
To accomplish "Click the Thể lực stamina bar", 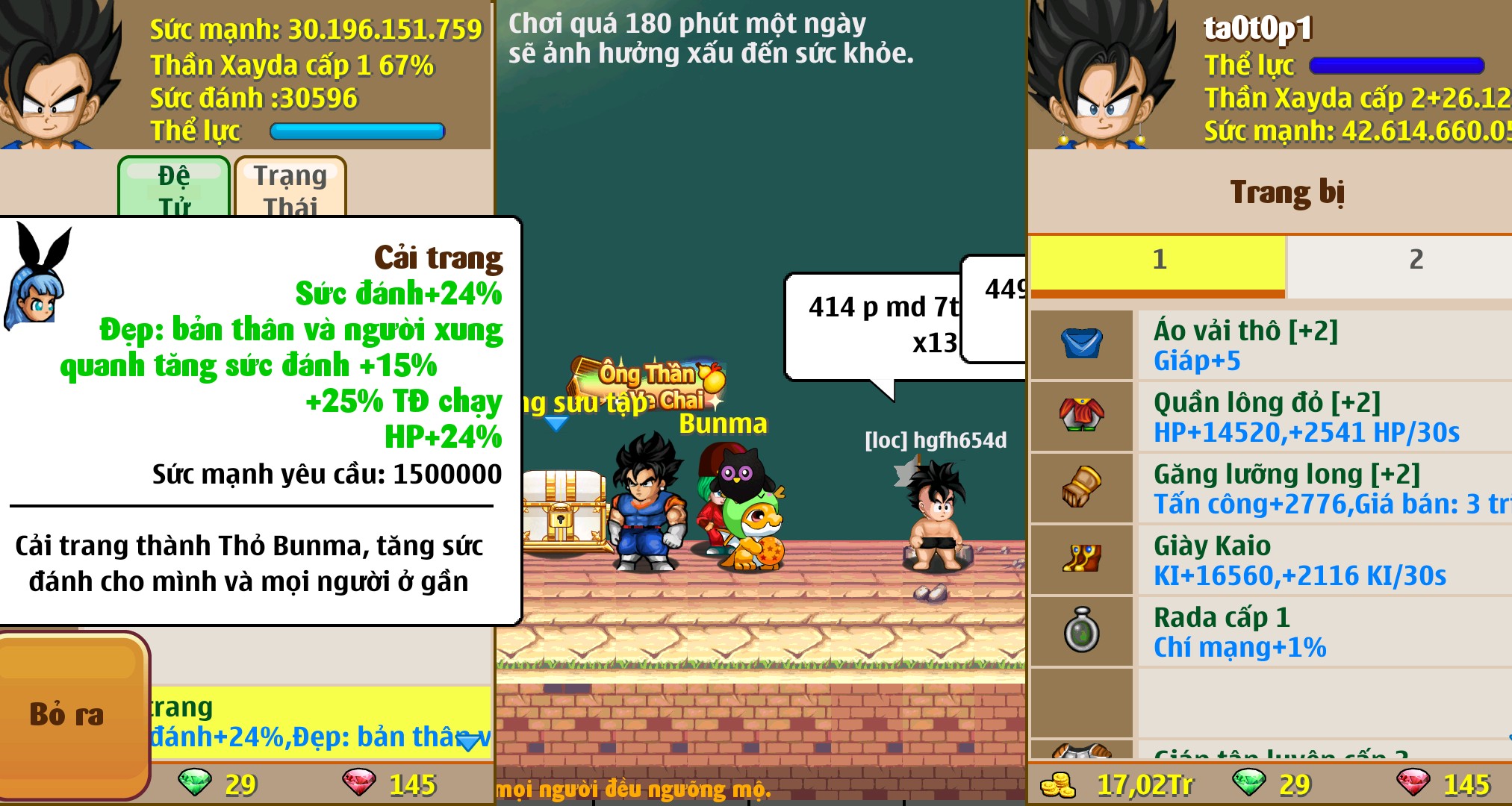I will [x=357, y=131].
